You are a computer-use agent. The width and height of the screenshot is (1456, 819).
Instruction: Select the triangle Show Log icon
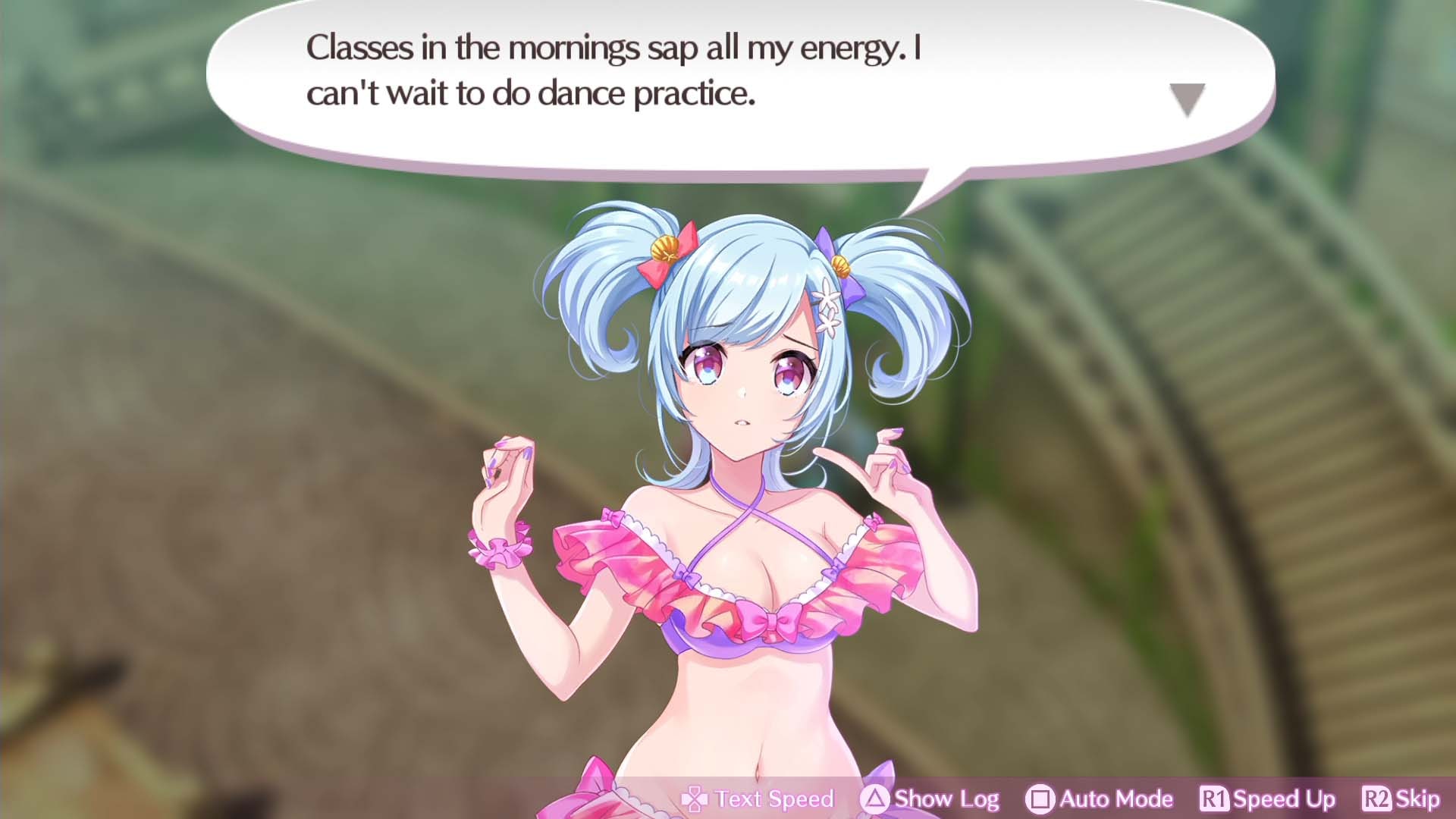tap(876, 799)
